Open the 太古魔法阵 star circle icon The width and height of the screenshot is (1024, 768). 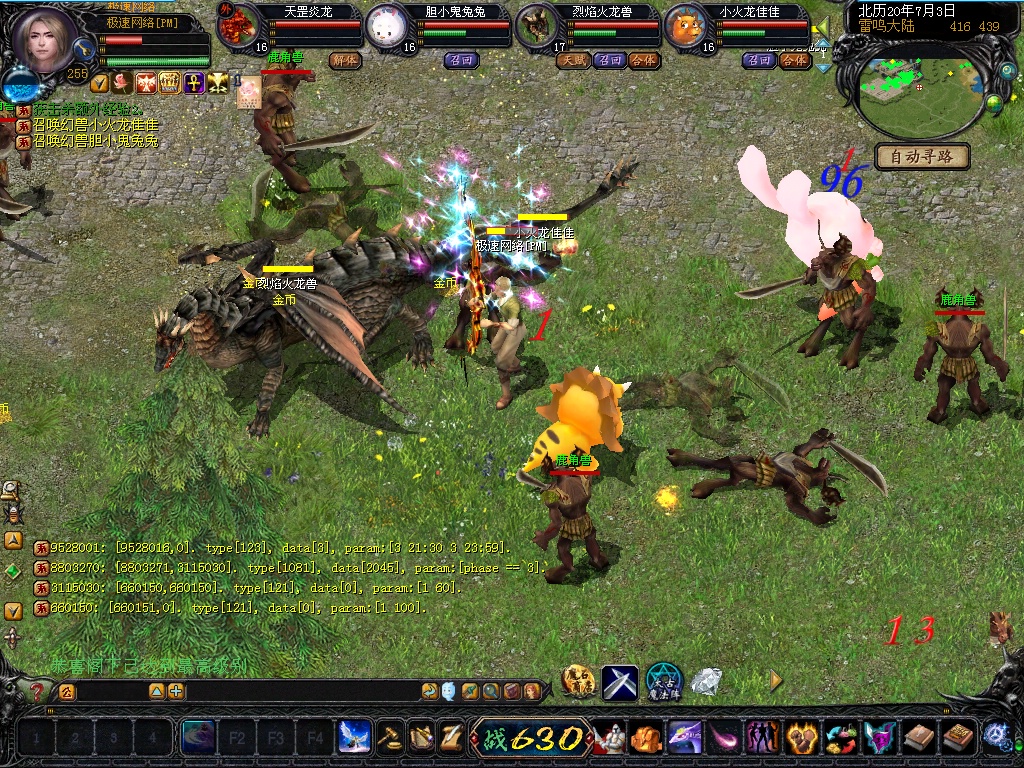[663, 682]
